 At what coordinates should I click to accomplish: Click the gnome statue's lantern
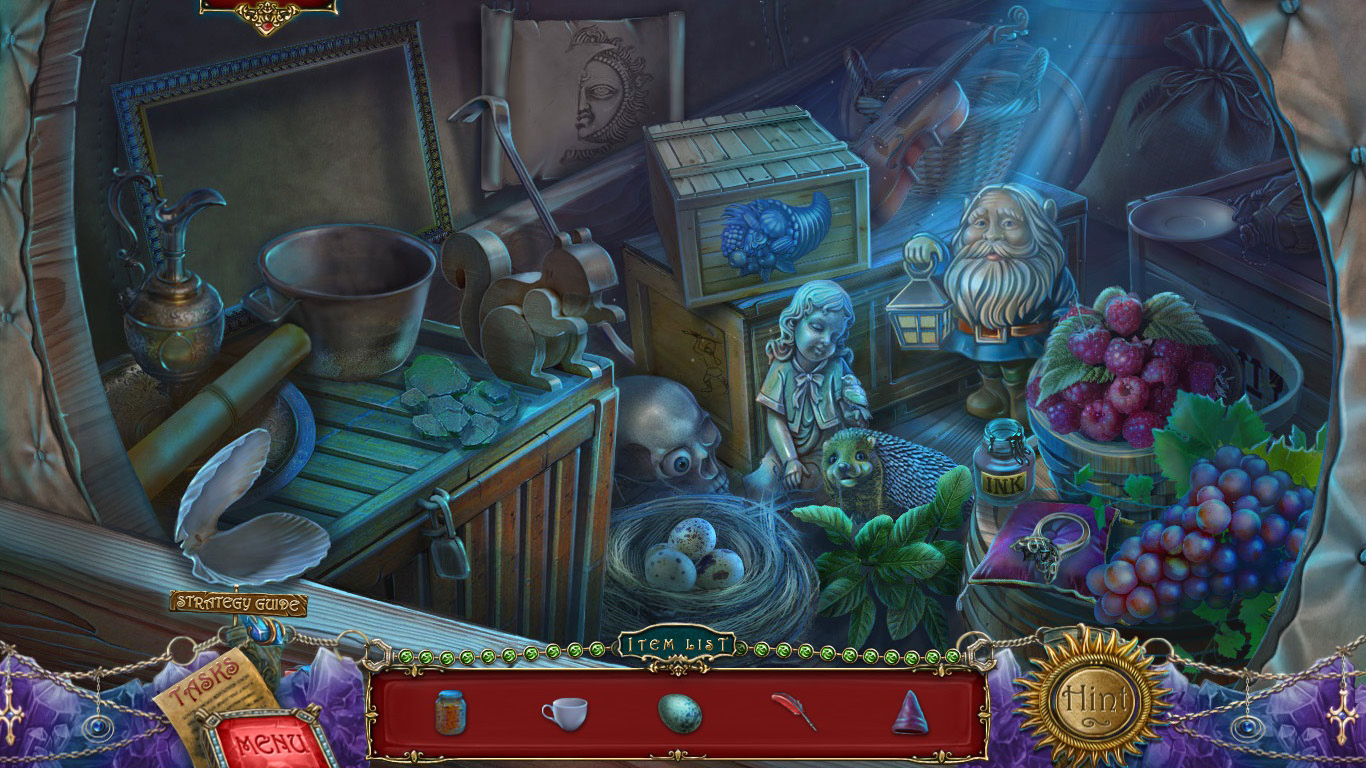(x=921, y=323)
